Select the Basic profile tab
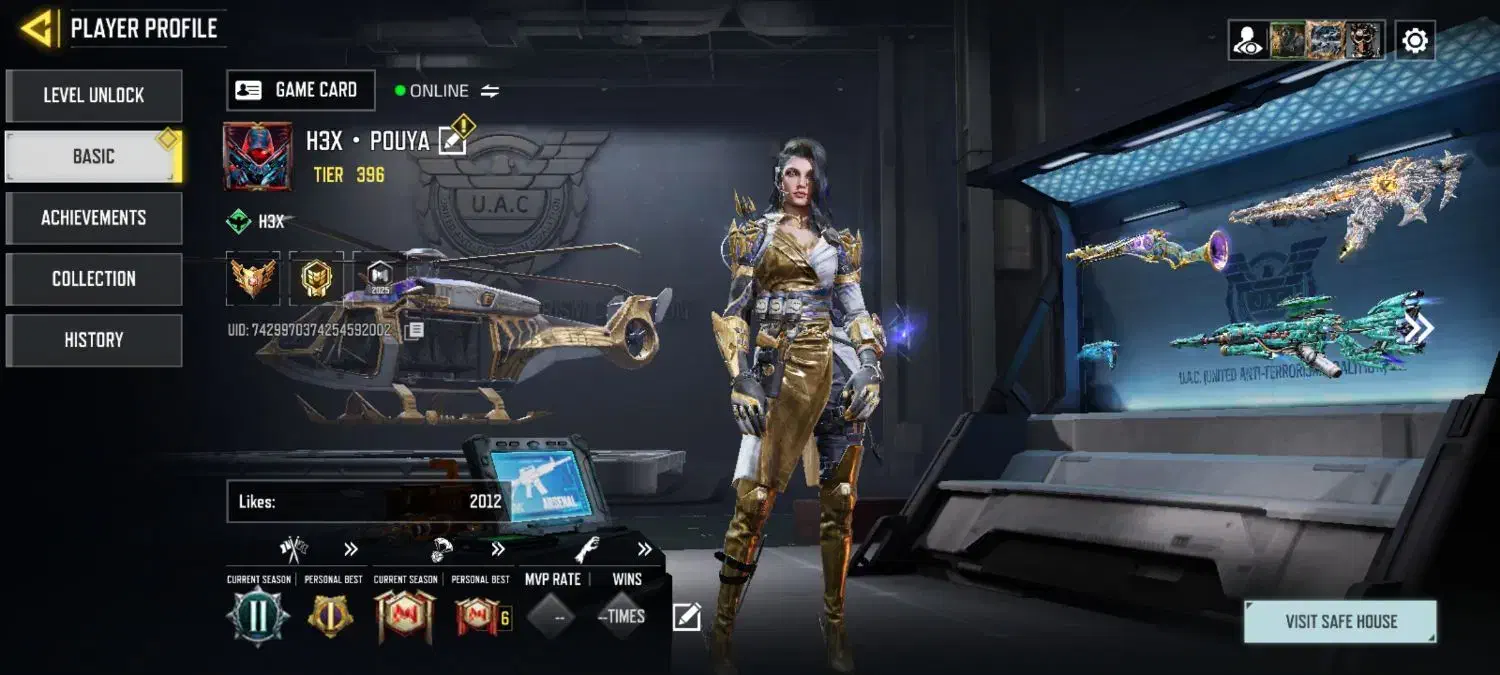This screenshot has height=675, width=1500. tap(93, 157)
